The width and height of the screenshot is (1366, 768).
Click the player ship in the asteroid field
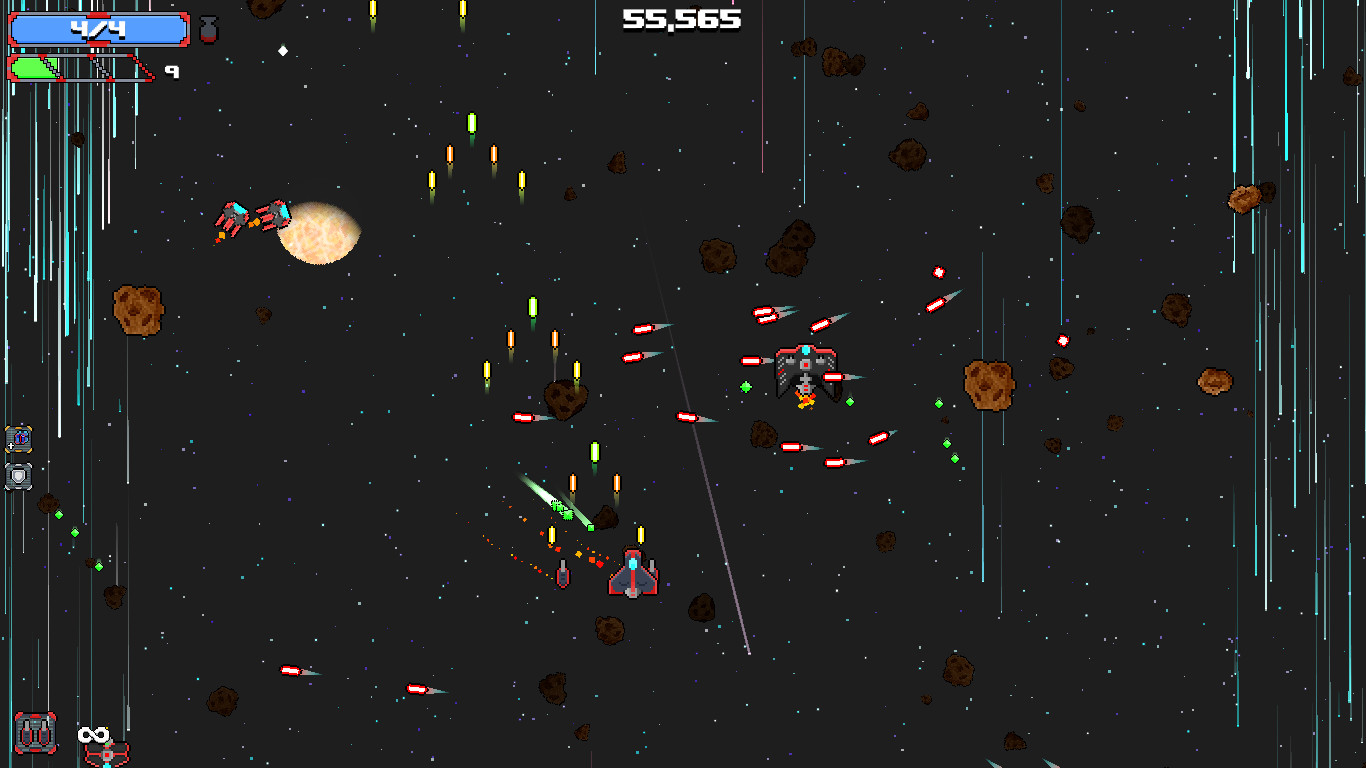click(632, 570)
